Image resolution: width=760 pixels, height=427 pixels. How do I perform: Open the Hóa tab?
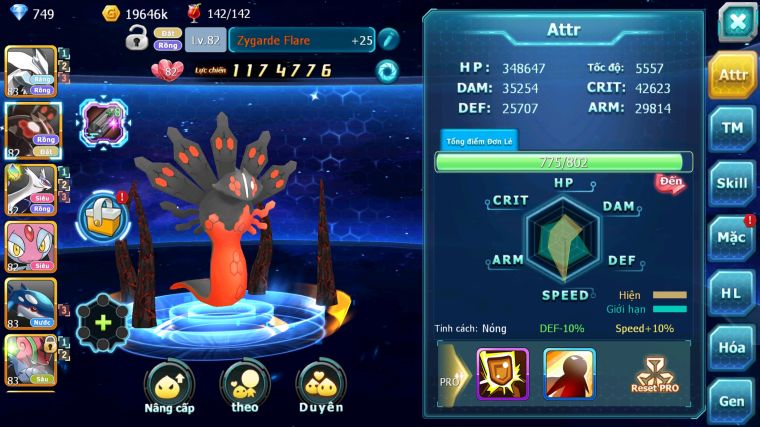click(x=733, y=347)
